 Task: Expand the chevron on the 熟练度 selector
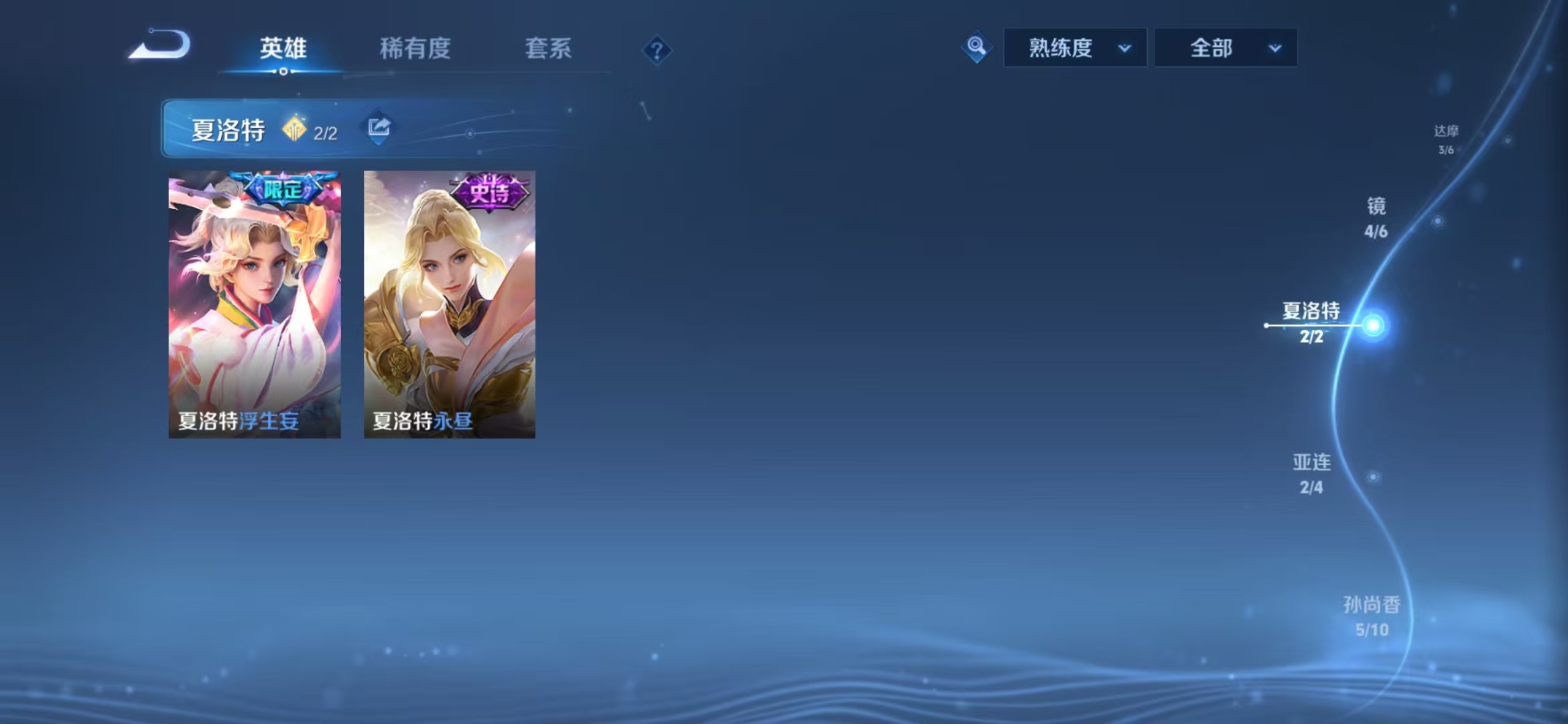[1125, 48]
